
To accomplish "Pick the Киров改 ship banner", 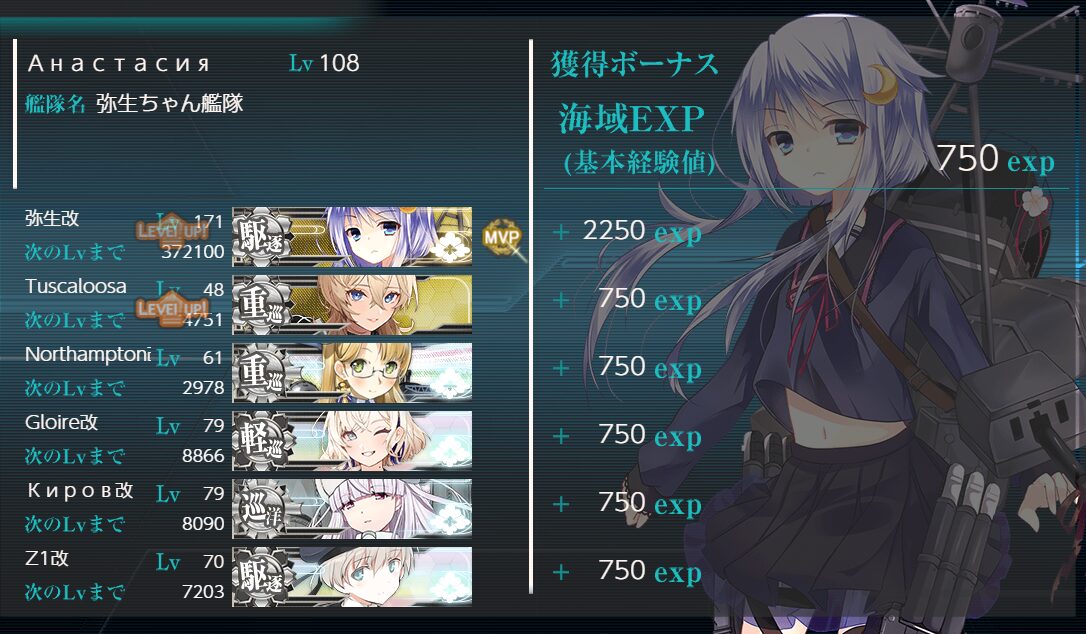I will 352,508.
